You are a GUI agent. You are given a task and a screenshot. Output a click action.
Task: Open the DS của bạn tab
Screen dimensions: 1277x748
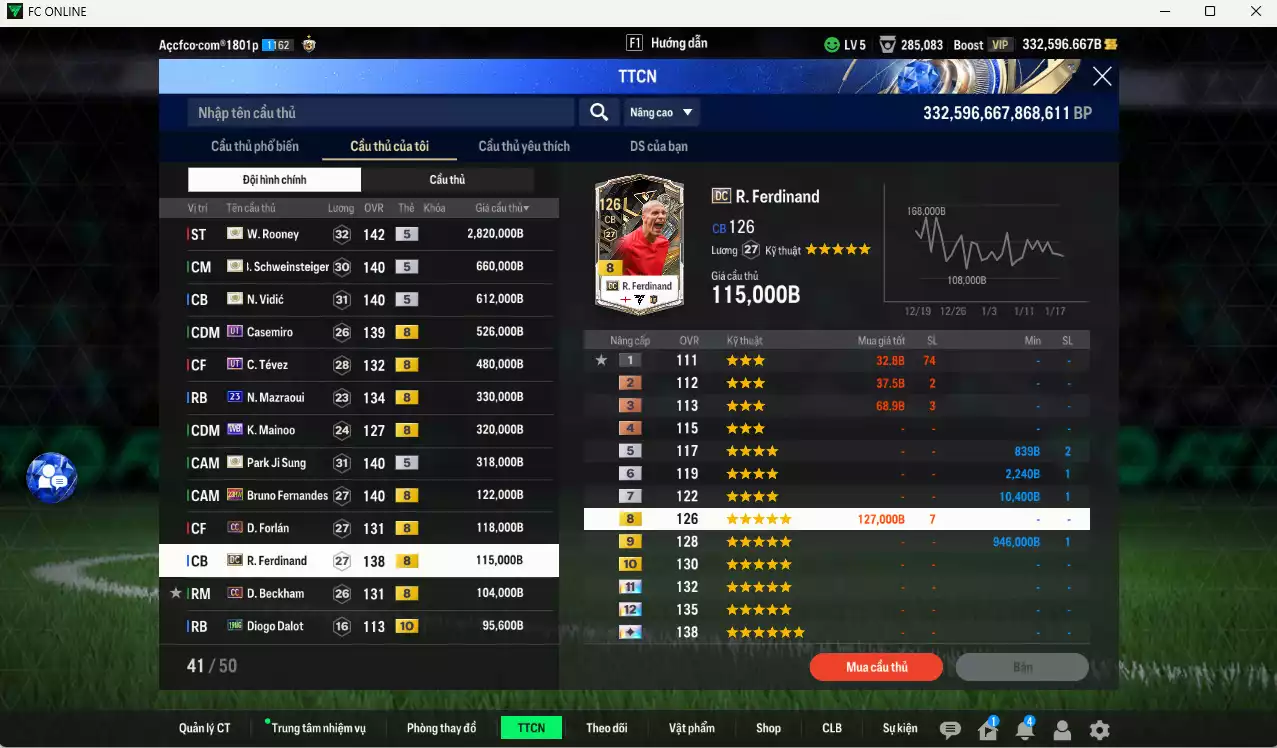[x=658, y=146]
